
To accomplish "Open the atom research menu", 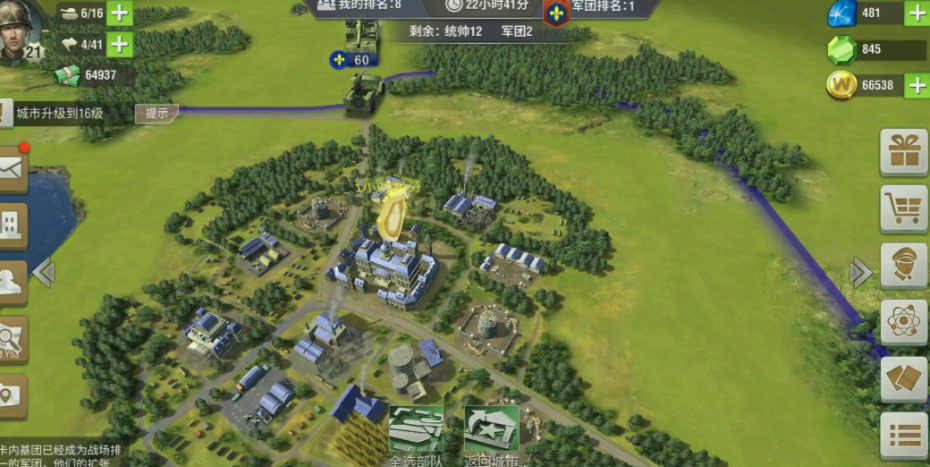I will tap(903, 323).
